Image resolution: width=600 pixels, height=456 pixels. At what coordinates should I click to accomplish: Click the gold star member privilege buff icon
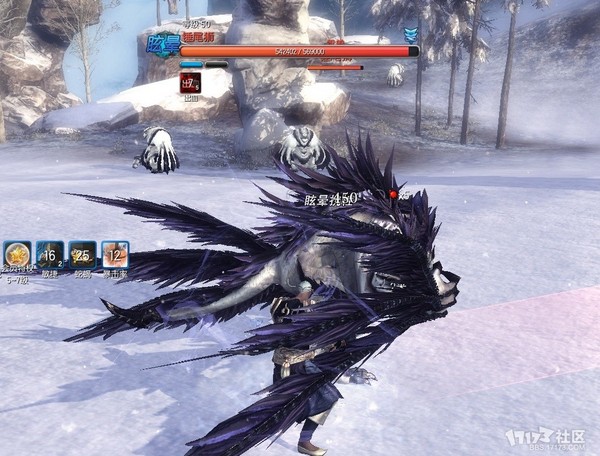[x=17, y=255]
